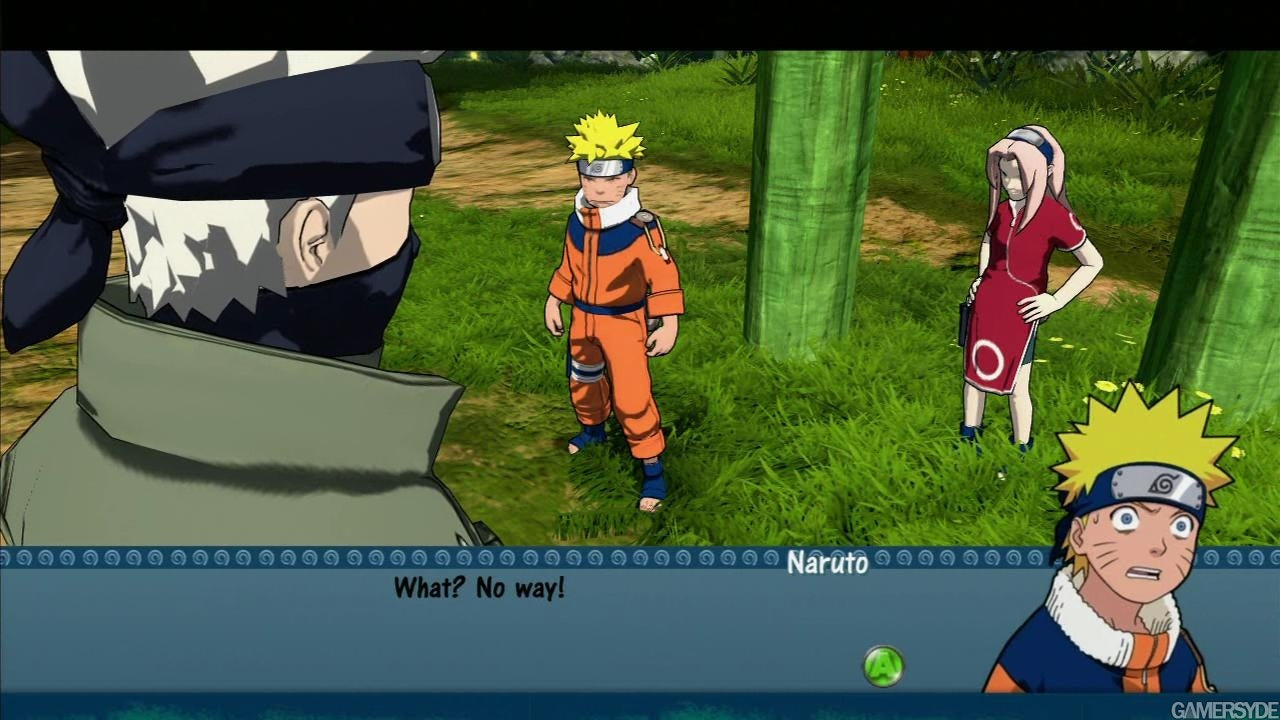Click the Gamersyde watermark logo
The height and width of the screenshot is (720, 1280).
point(1223,710)
